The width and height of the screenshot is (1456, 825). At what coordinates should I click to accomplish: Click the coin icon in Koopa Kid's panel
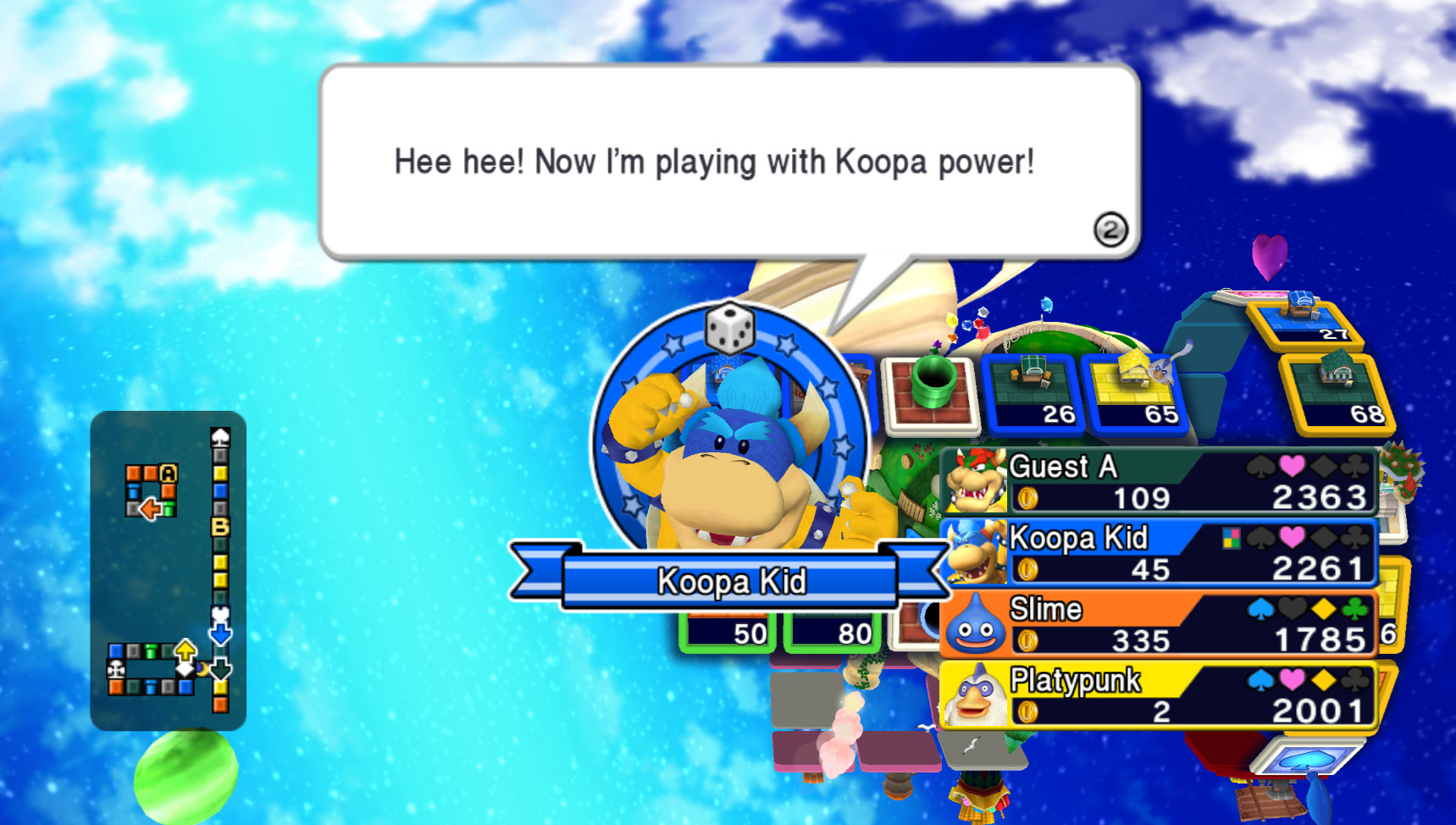(1026, 571)
